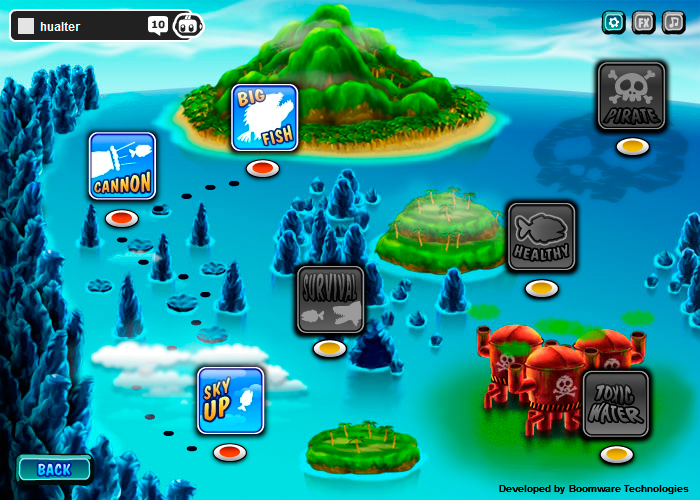
Task: Go back with the Back button
Action: tap(54, 469)
